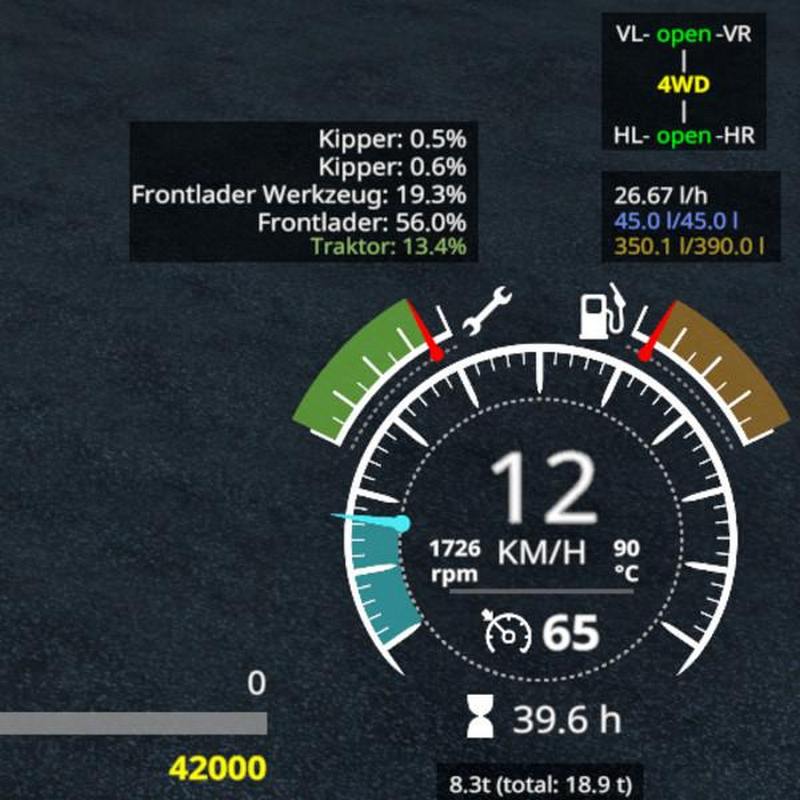Click the hourglass operating hours icon
The image size is (800, 800).
pyautogui.click(x=481, y=717)
